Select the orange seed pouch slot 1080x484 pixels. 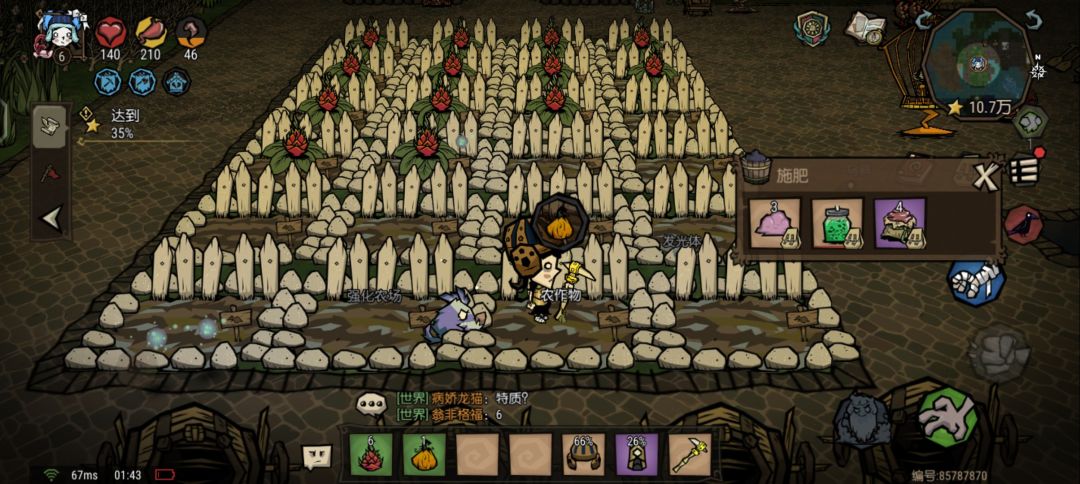423,453
